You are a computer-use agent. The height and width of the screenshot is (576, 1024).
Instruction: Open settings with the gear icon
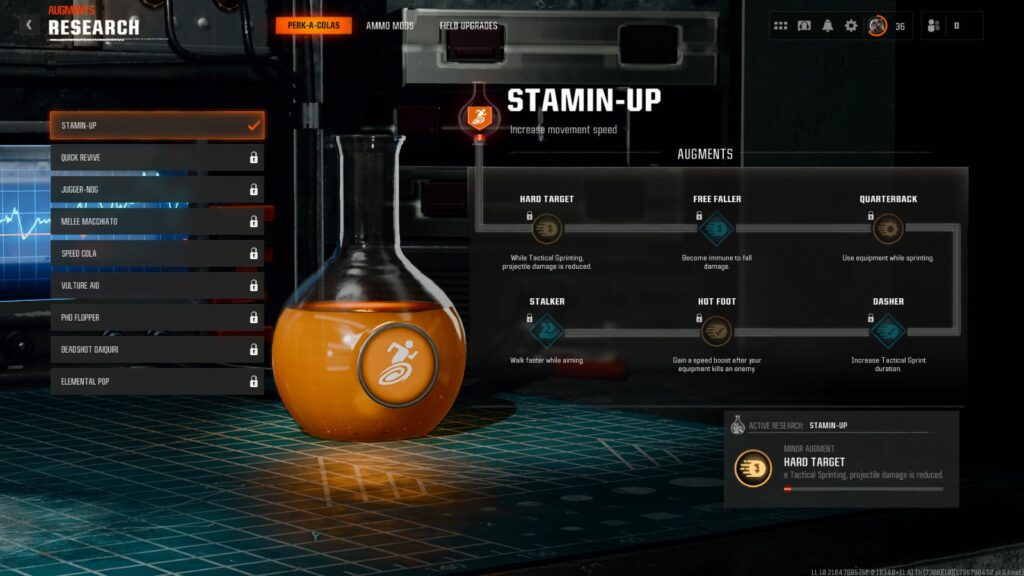click(851, 26)
